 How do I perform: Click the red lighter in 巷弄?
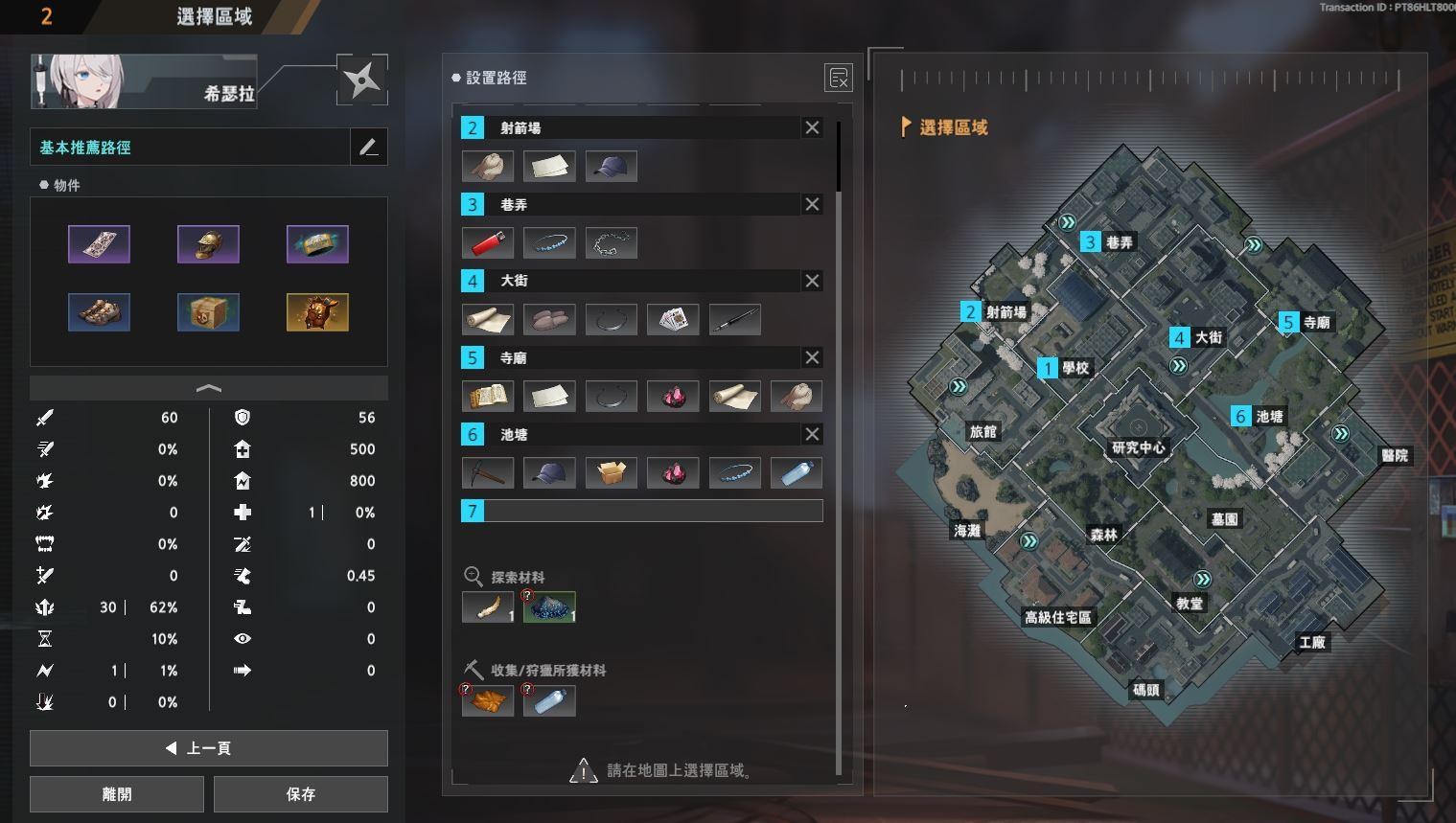click(488, 243)
